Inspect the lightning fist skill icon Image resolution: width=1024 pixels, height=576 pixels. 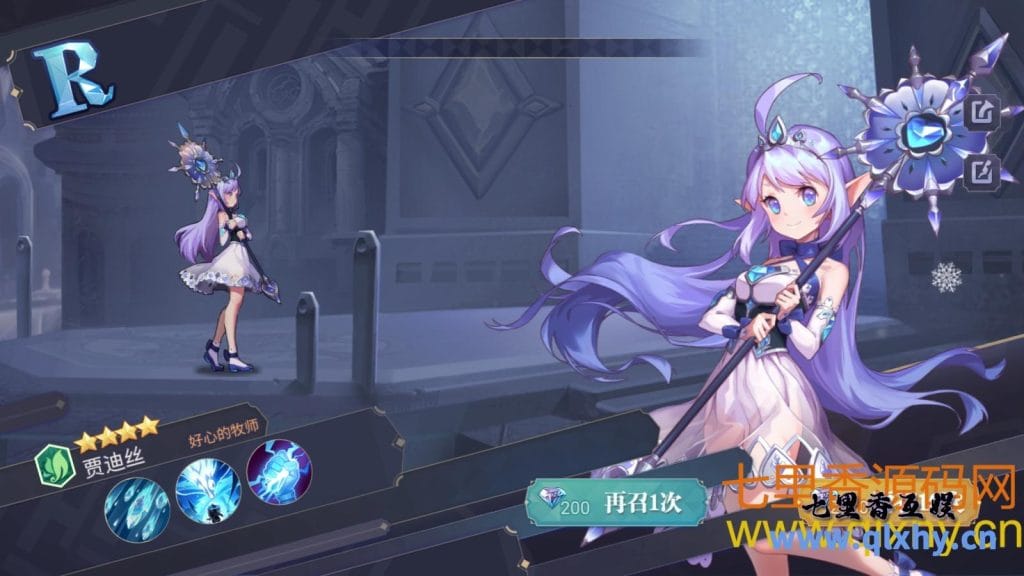[x=279, y=470]
